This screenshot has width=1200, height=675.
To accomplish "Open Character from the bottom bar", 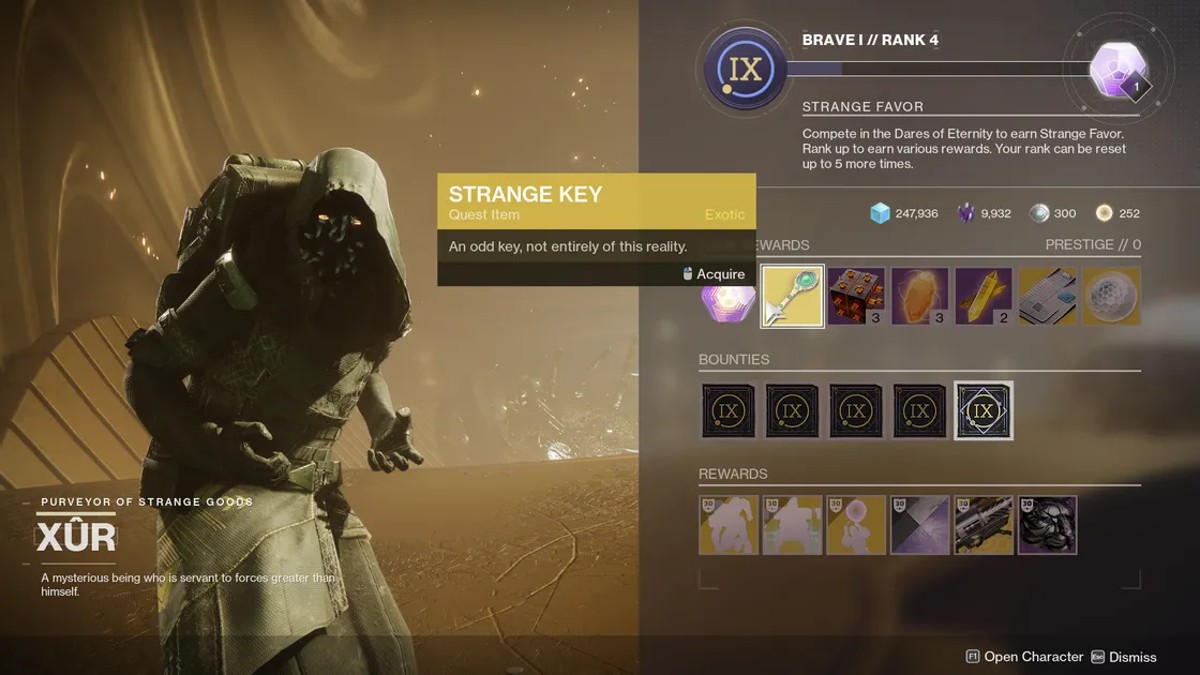I will [1024, 657].
